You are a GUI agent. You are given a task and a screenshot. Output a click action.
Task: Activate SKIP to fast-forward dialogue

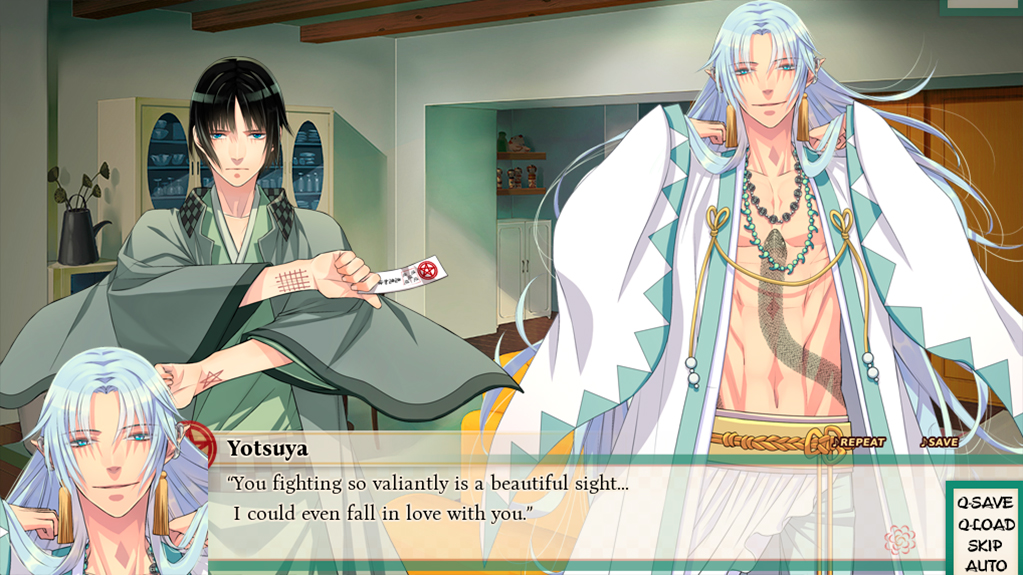click(985, 546)
